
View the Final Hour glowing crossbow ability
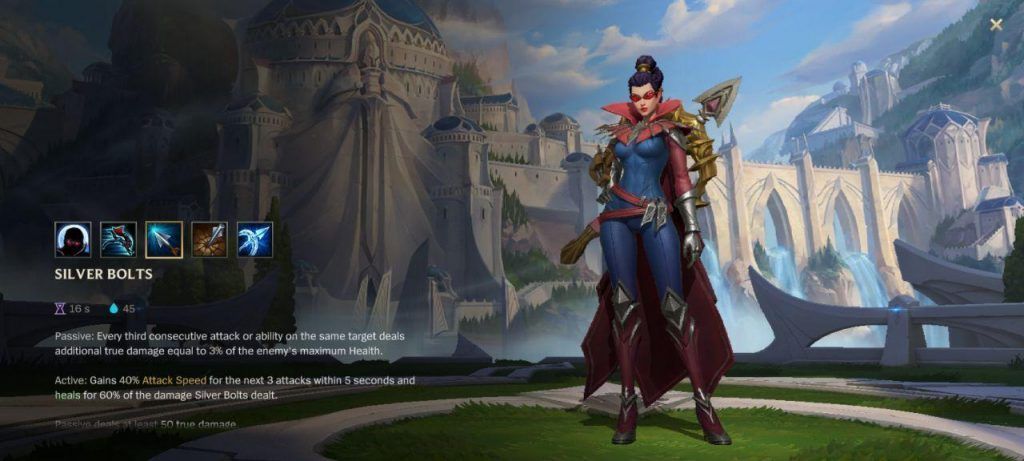tap(255, 240)
